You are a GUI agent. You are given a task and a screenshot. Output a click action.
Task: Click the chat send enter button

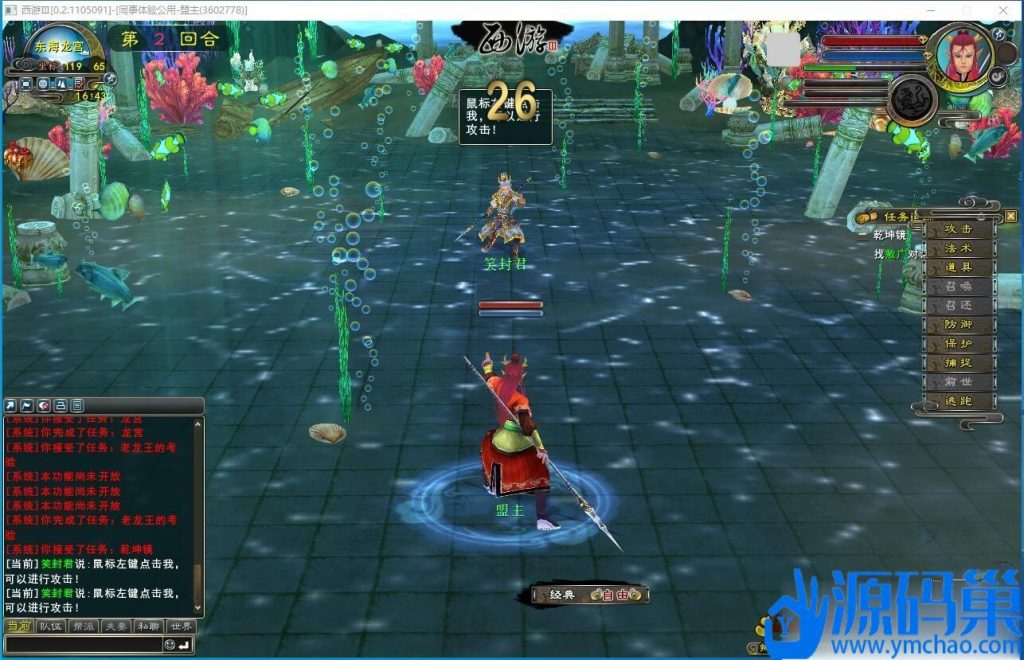coord(185,645)
